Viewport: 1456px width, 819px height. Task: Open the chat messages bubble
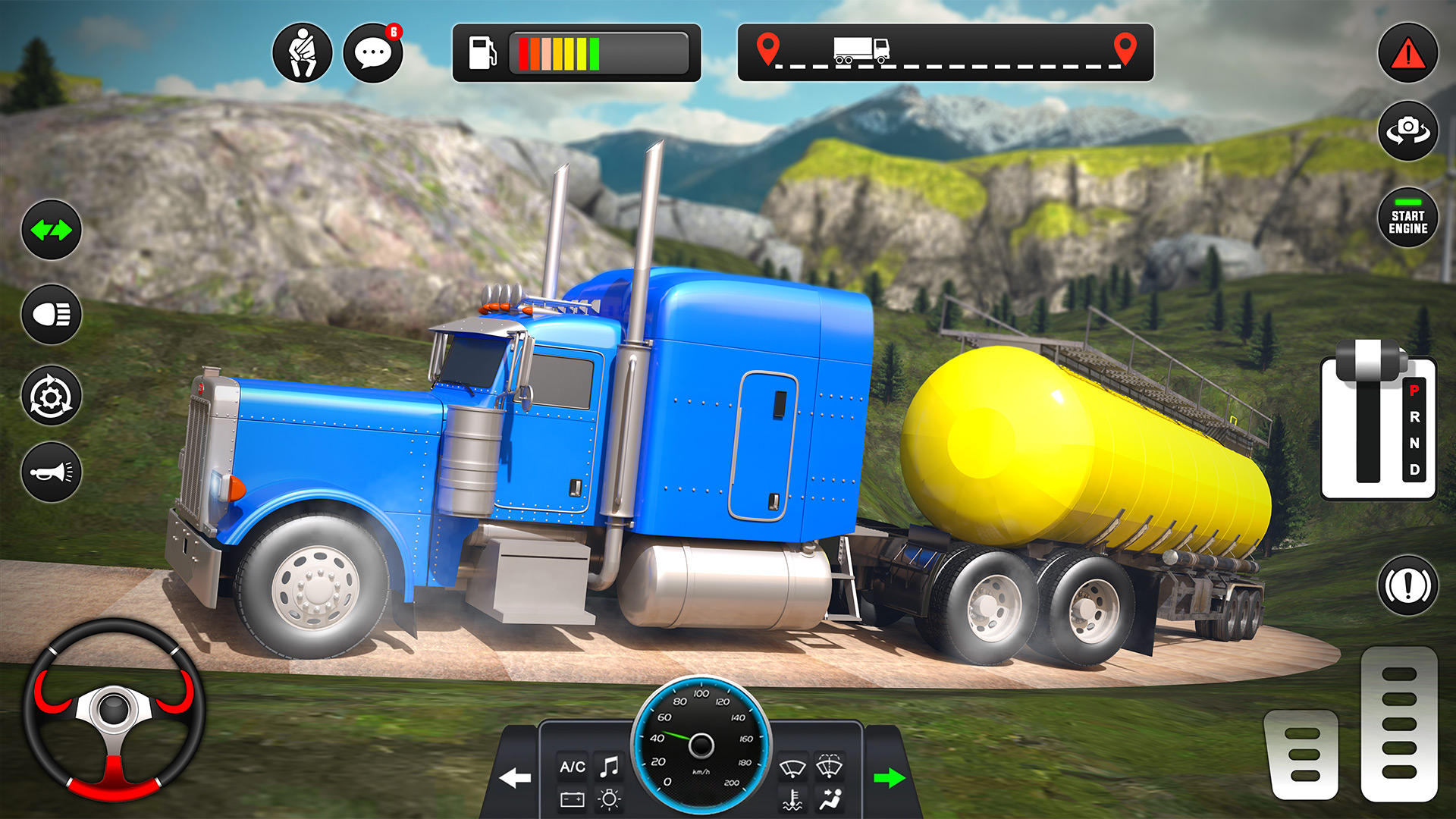[373, 53]
